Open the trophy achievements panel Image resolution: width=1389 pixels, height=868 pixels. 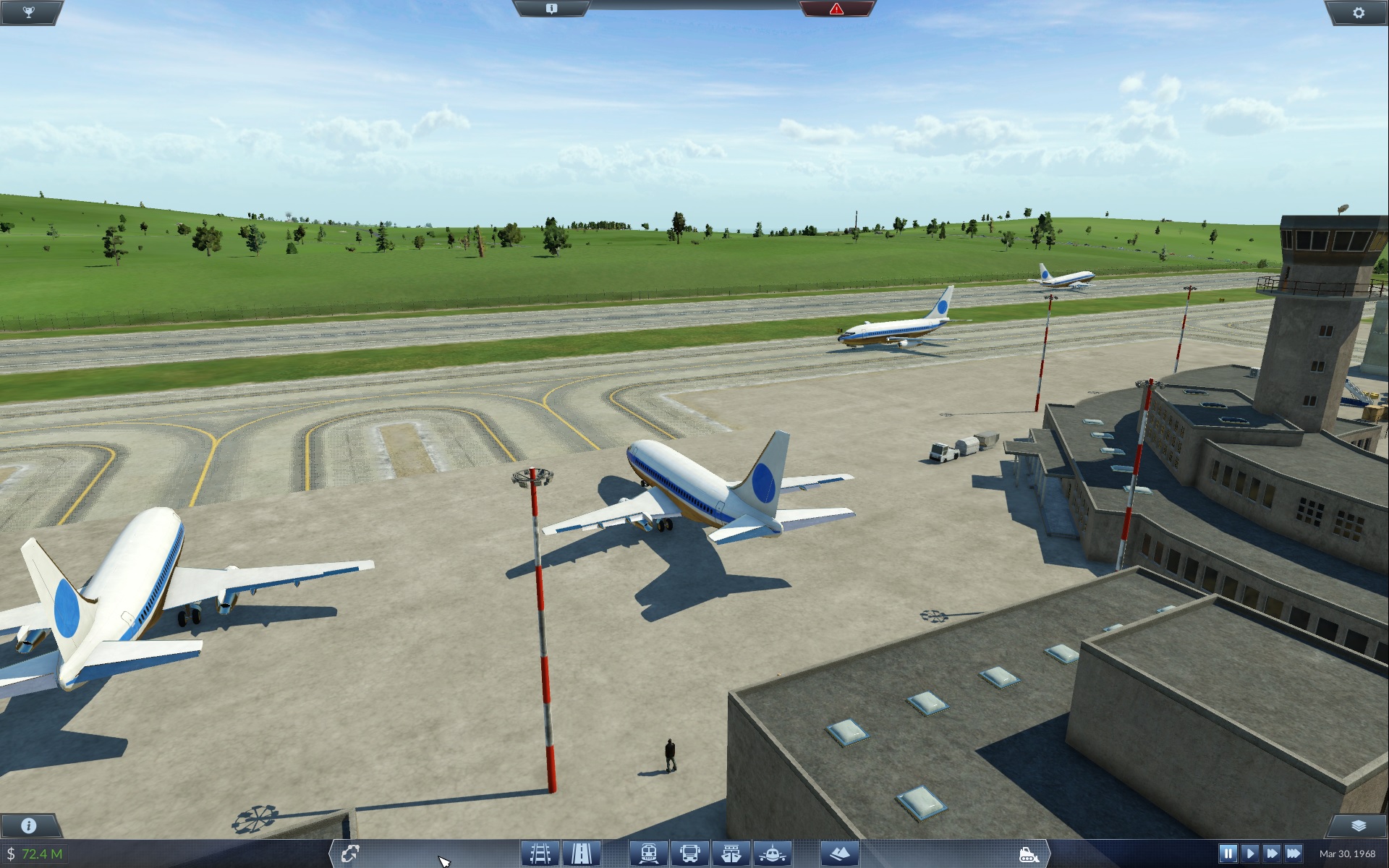point(29,12)
